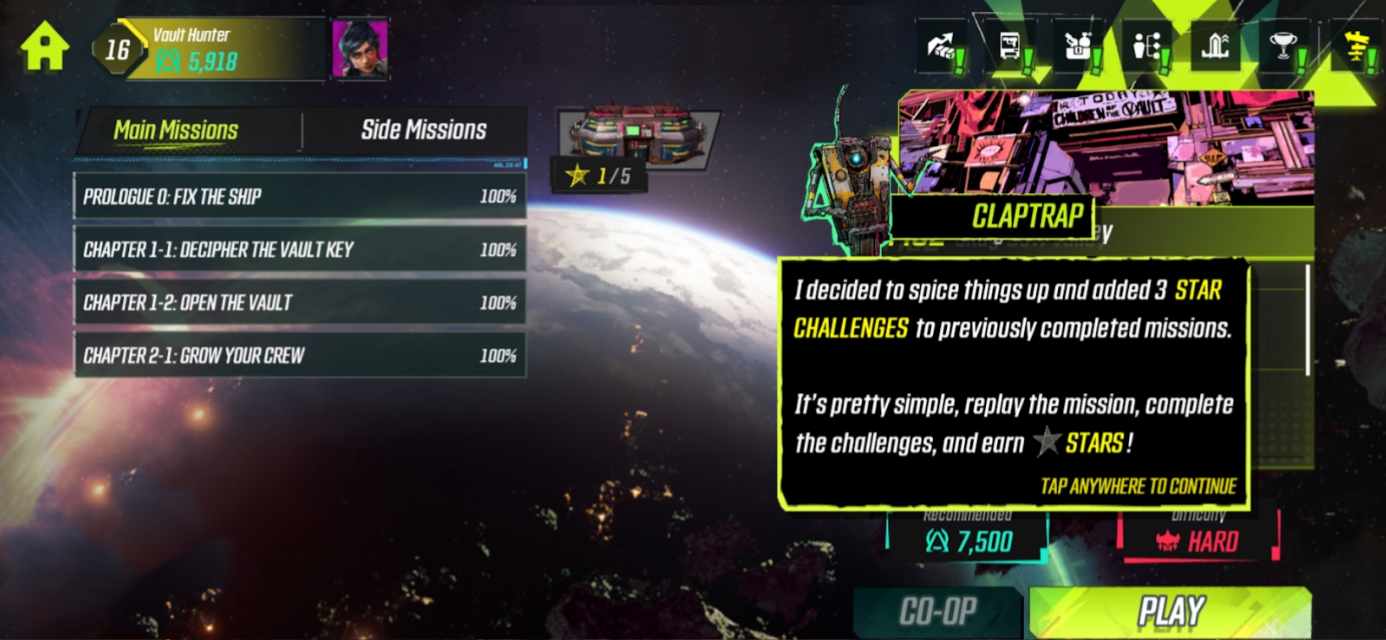Select Chapter 1-1: Decipher the Vault Key
The image size is (1386, 640).
(x=299, y=249)
